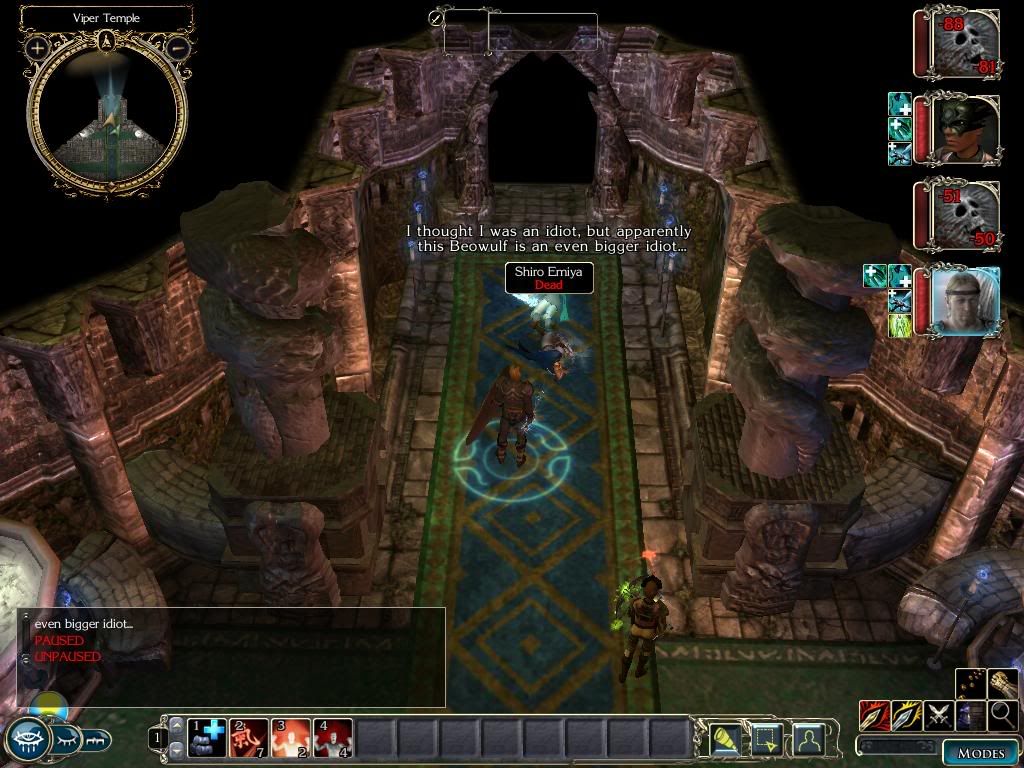The width and height of the screenshot is (1024, 768).
Task: Activate the magnifying glass search mode
Action: coord(1001,714)
